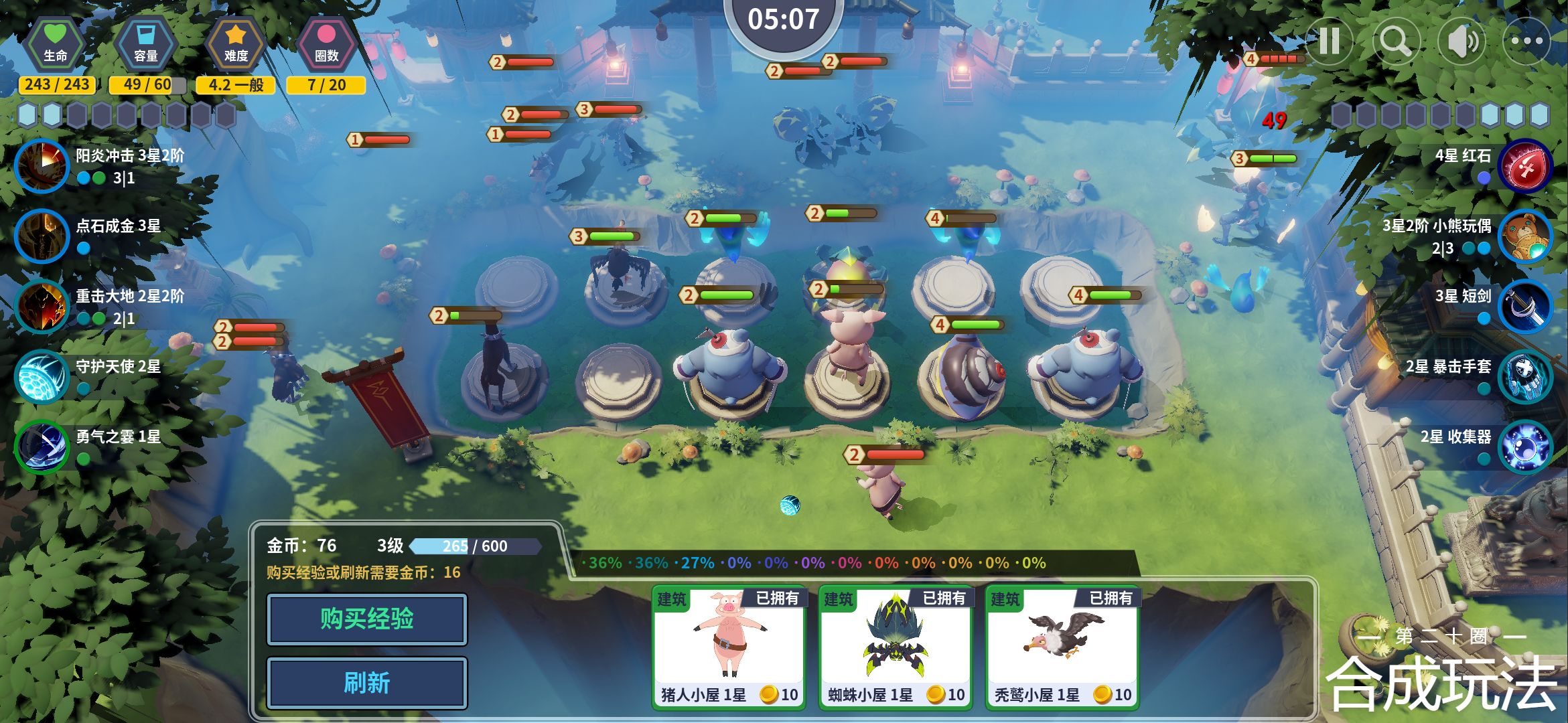The width and height of the screenshot is (1568, 723).
Task: Click the 重击大地 skill icon
Action: point(42,306)
